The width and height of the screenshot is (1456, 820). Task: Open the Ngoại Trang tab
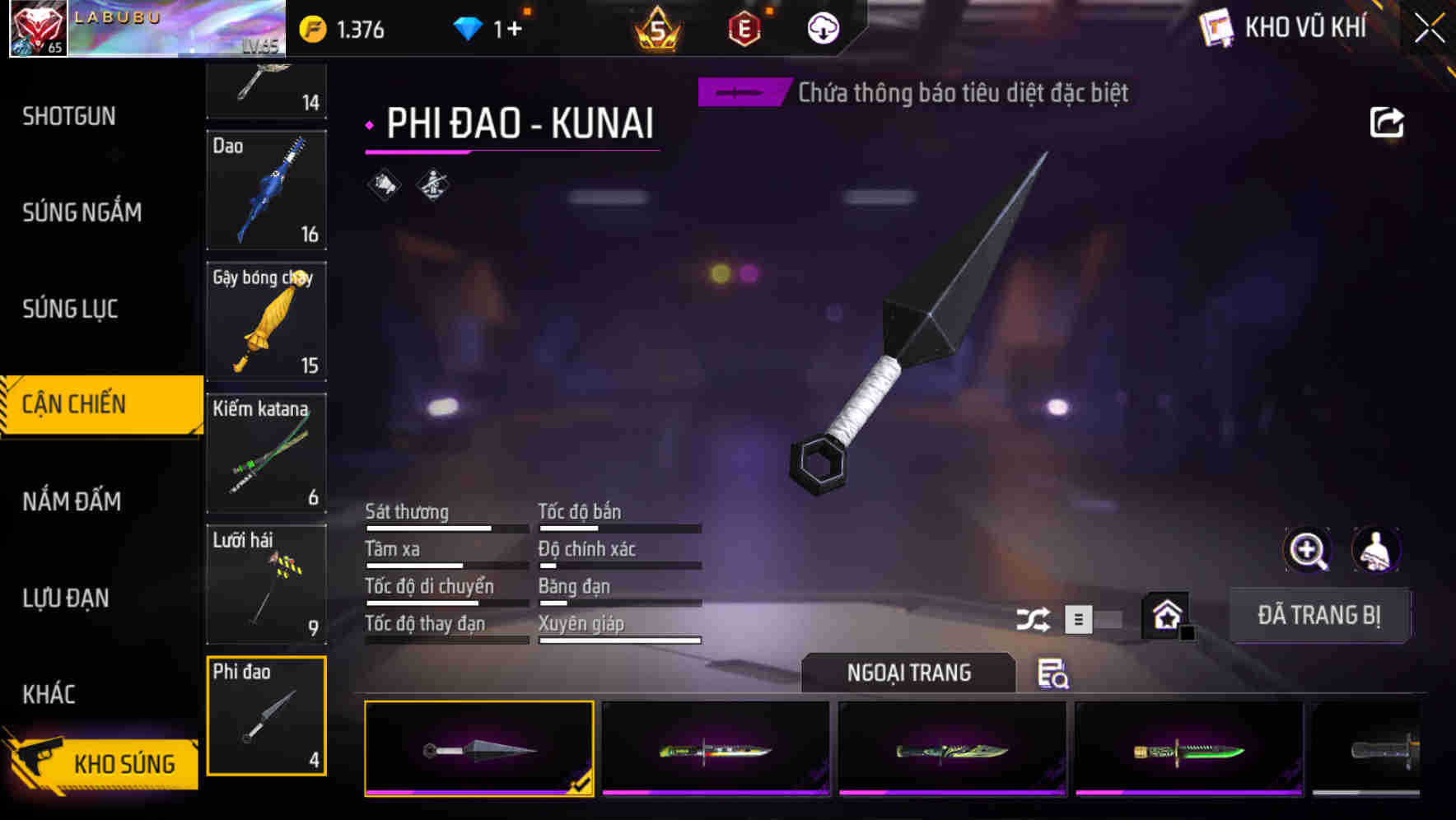pos(909,673)
